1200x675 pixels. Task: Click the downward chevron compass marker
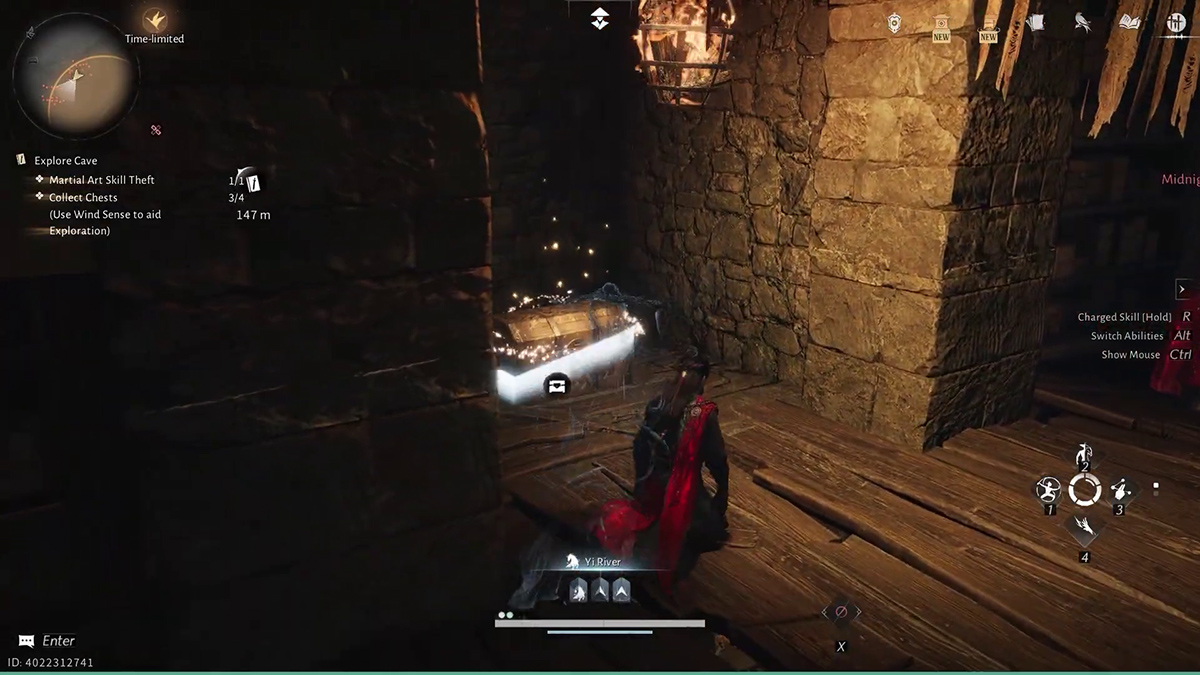(599, 18)
